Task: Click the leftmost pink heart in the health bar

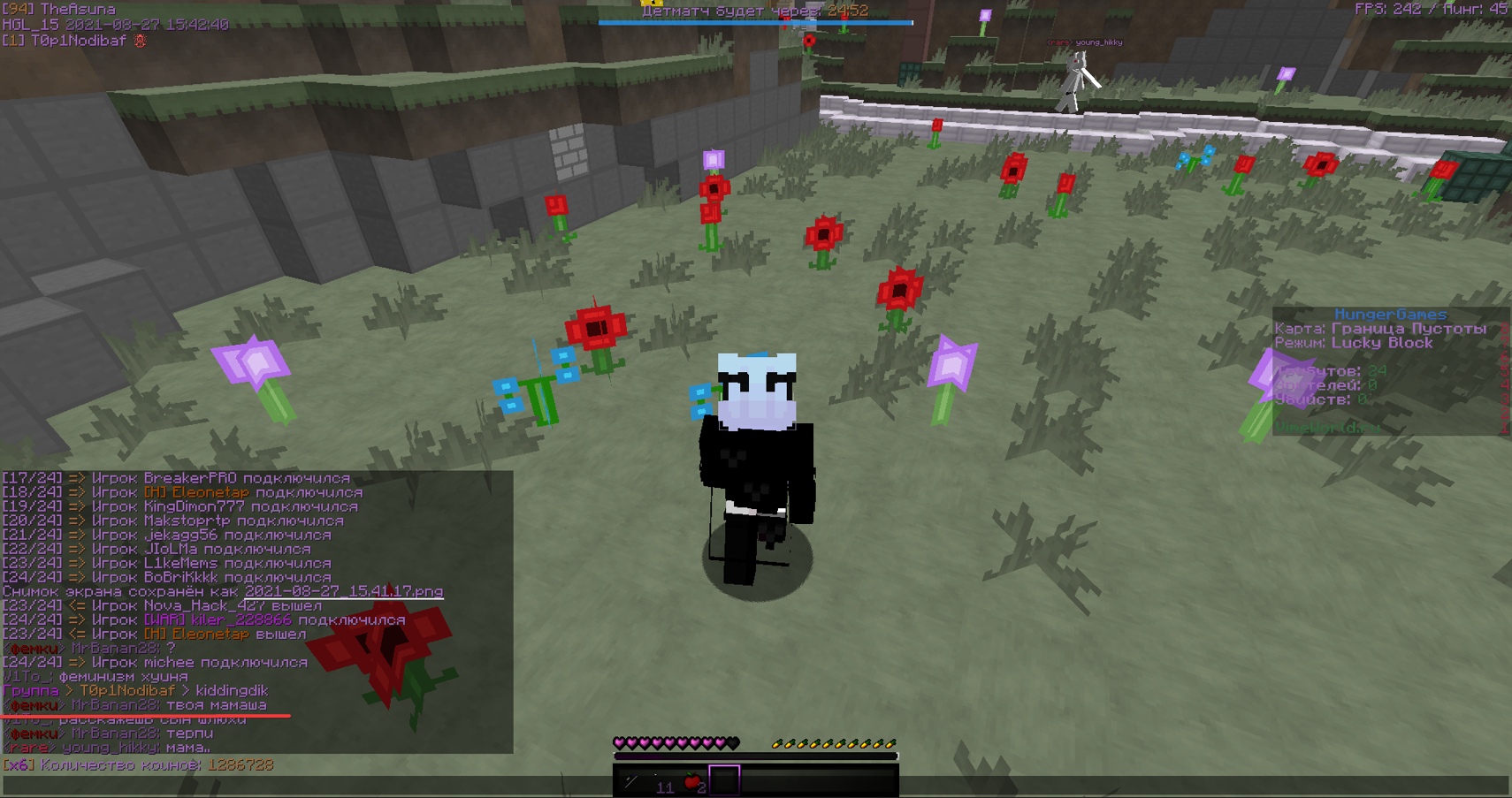Action: (620, 743)
